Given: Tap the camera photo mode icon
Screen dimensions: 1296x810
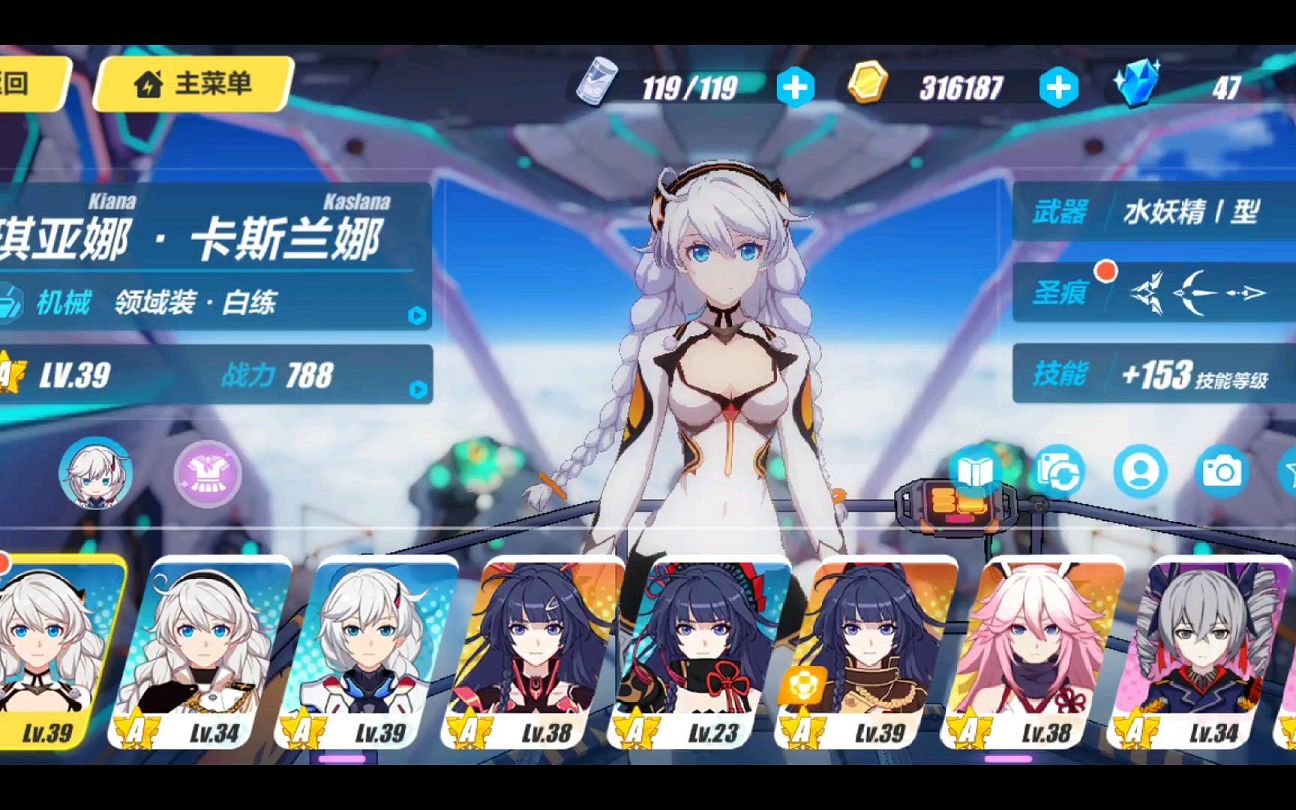Looking at the screenshot, I should [1221, 471].
